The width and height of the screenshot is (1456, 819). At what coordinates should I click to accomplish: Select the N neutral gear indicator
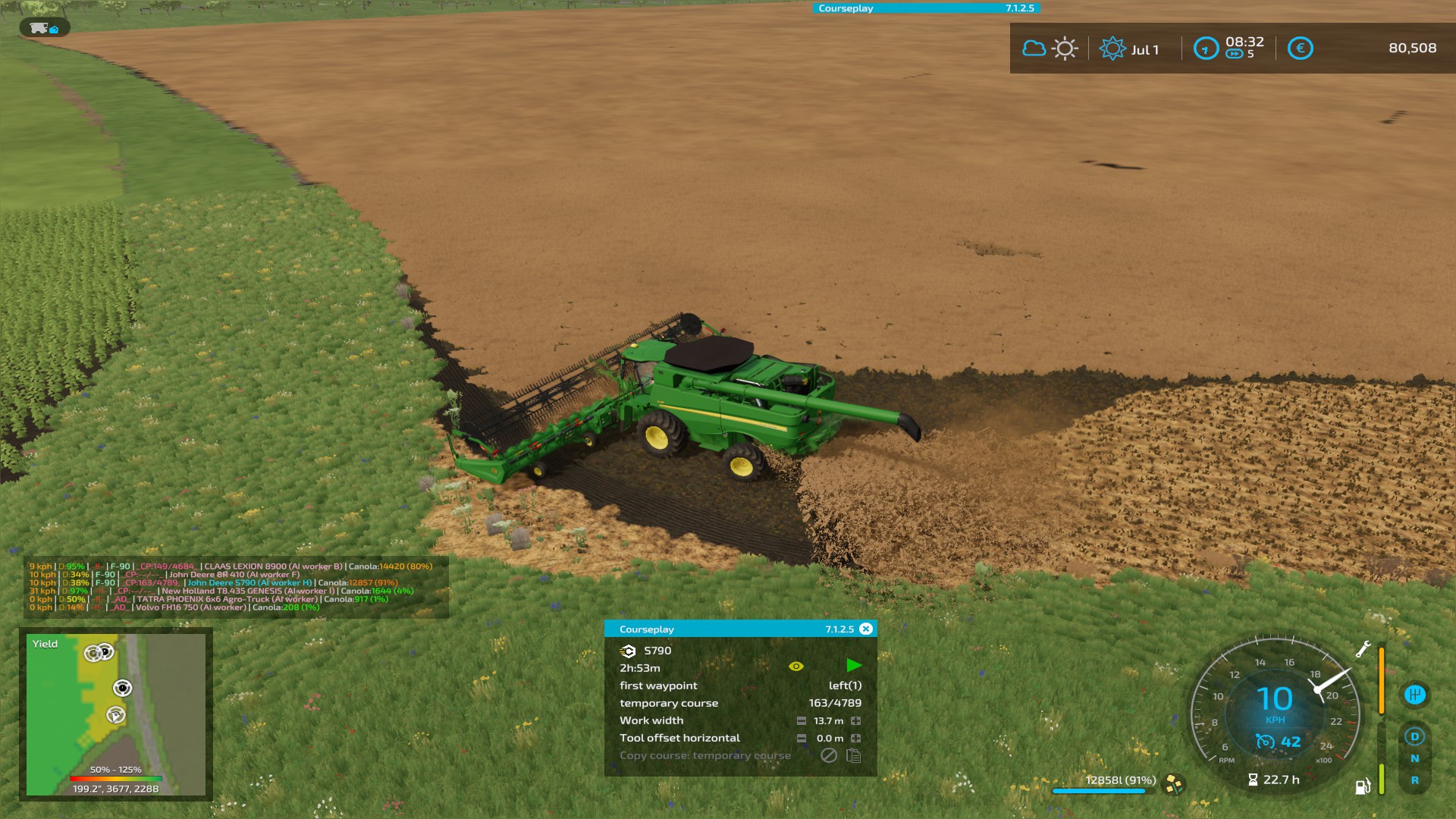tap(1415, 758)
